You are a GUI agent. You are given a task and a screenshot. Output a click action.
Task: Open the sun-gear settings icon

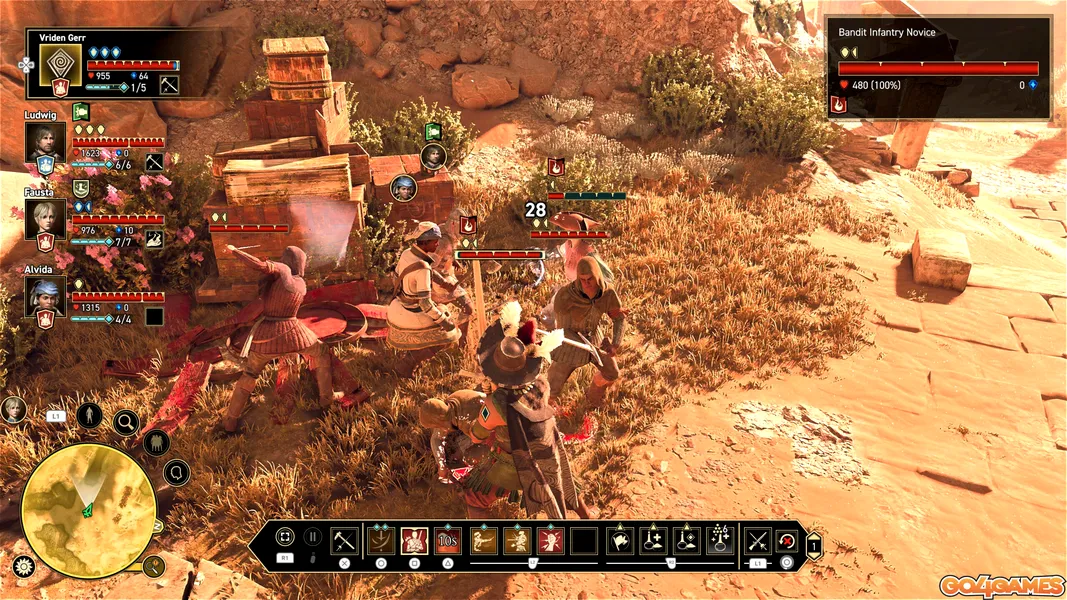[23, 567]
